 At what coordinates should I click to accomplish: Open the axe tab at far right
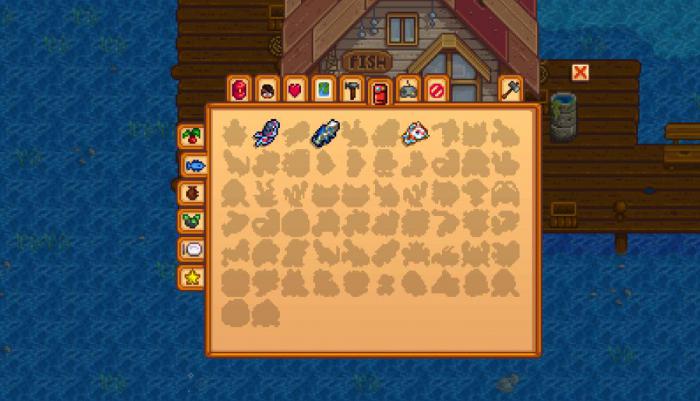(510, 90)
